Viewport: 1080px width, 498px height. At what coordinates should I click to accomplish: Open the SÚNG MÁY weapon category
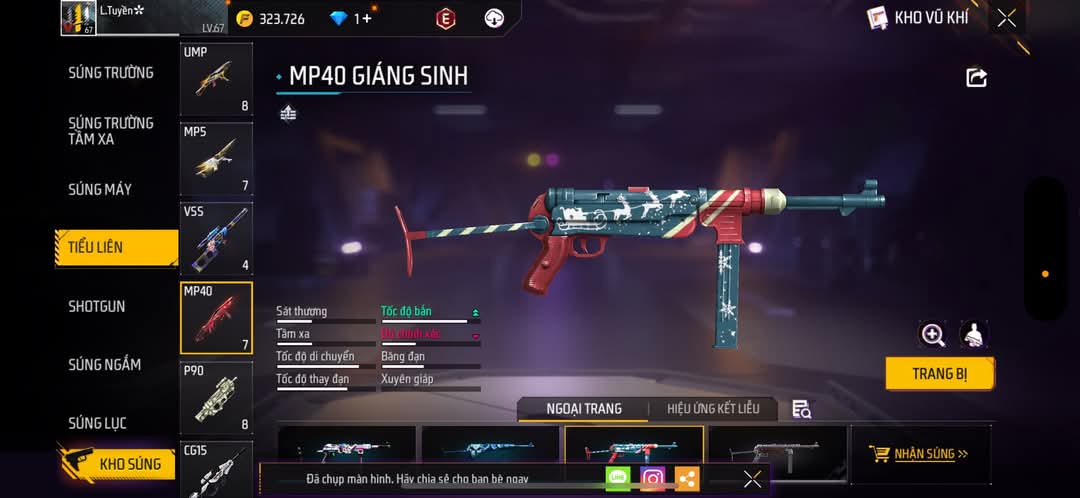[x=100, y=189]
